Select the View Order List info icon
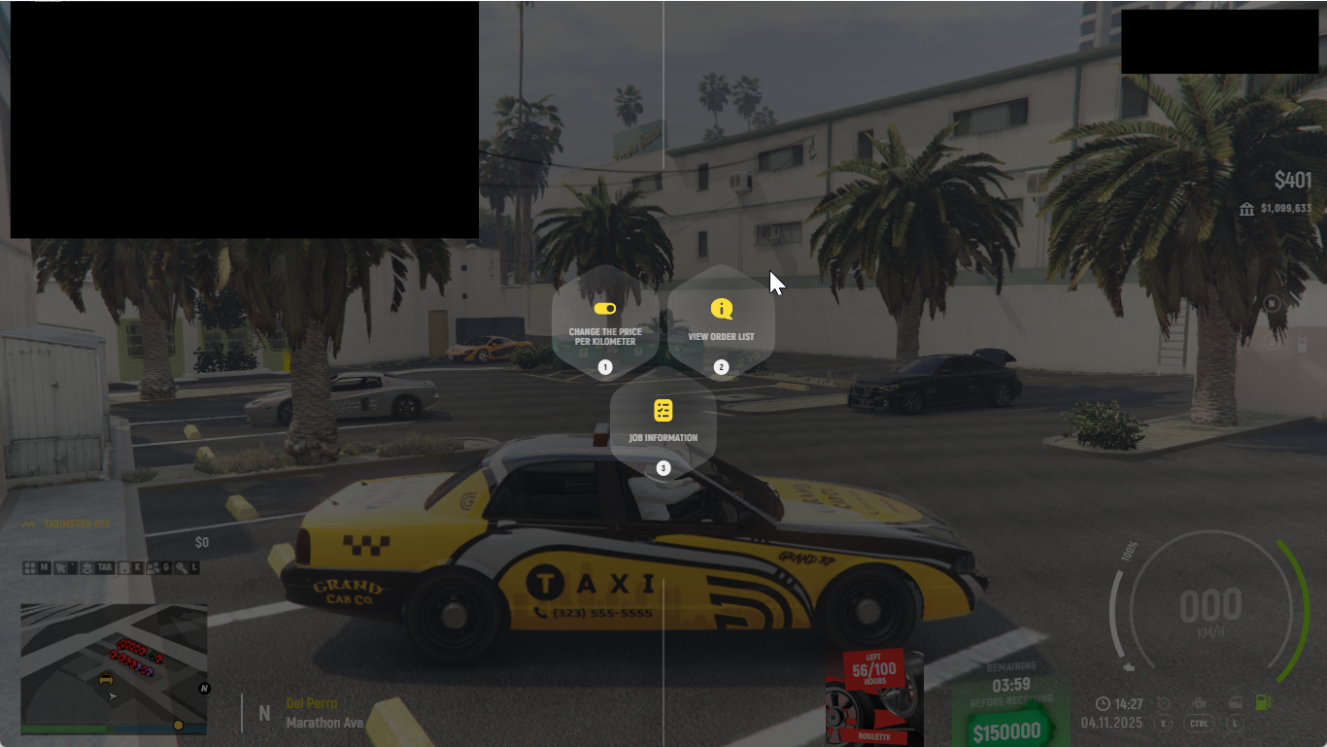The image size is (1327, 747). click(x=720, y=308)
